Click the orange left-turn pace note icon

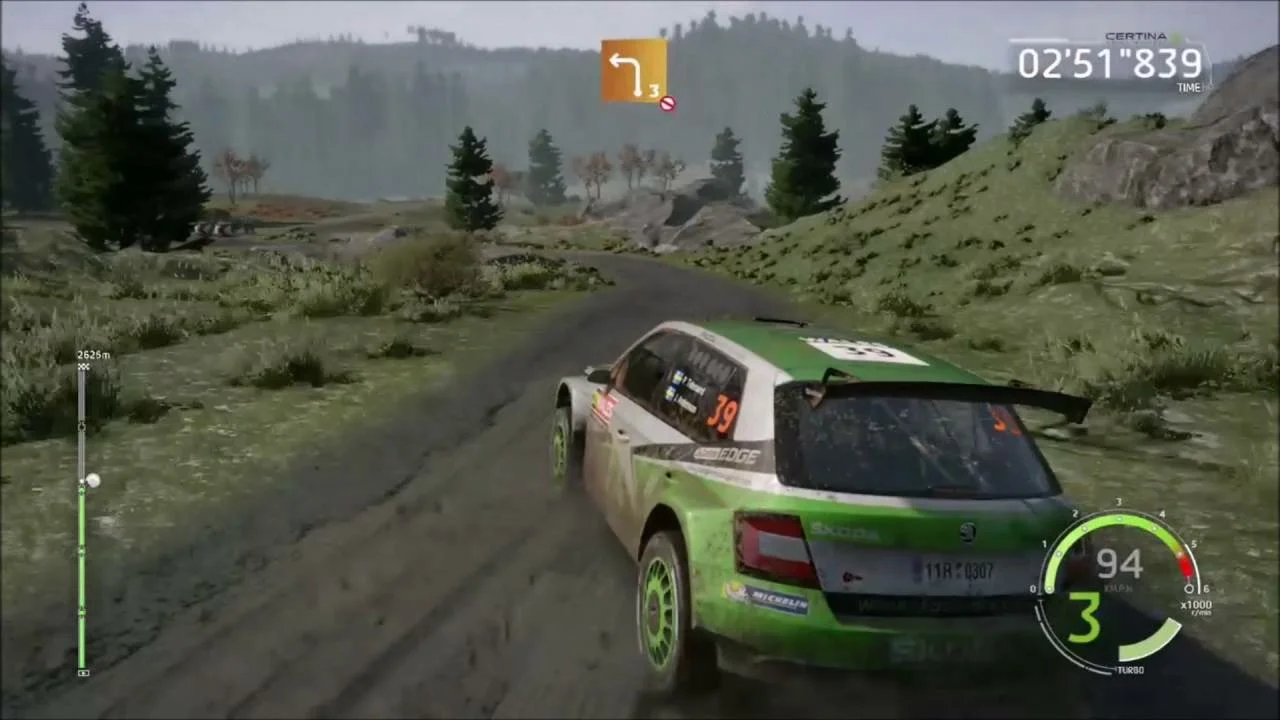click(x=633, y=70)
